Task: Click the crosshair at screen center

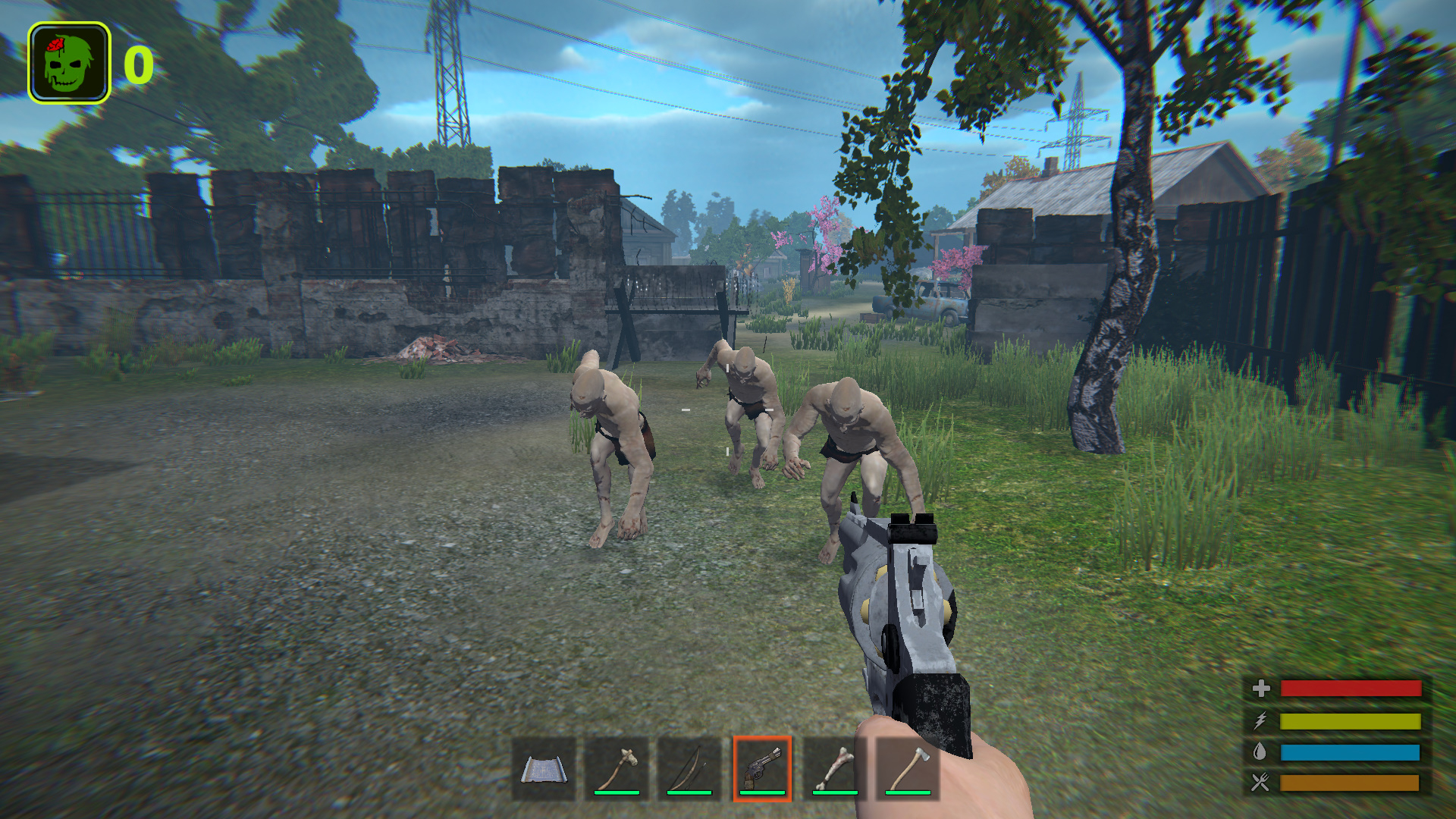Action: coord(726,409)
